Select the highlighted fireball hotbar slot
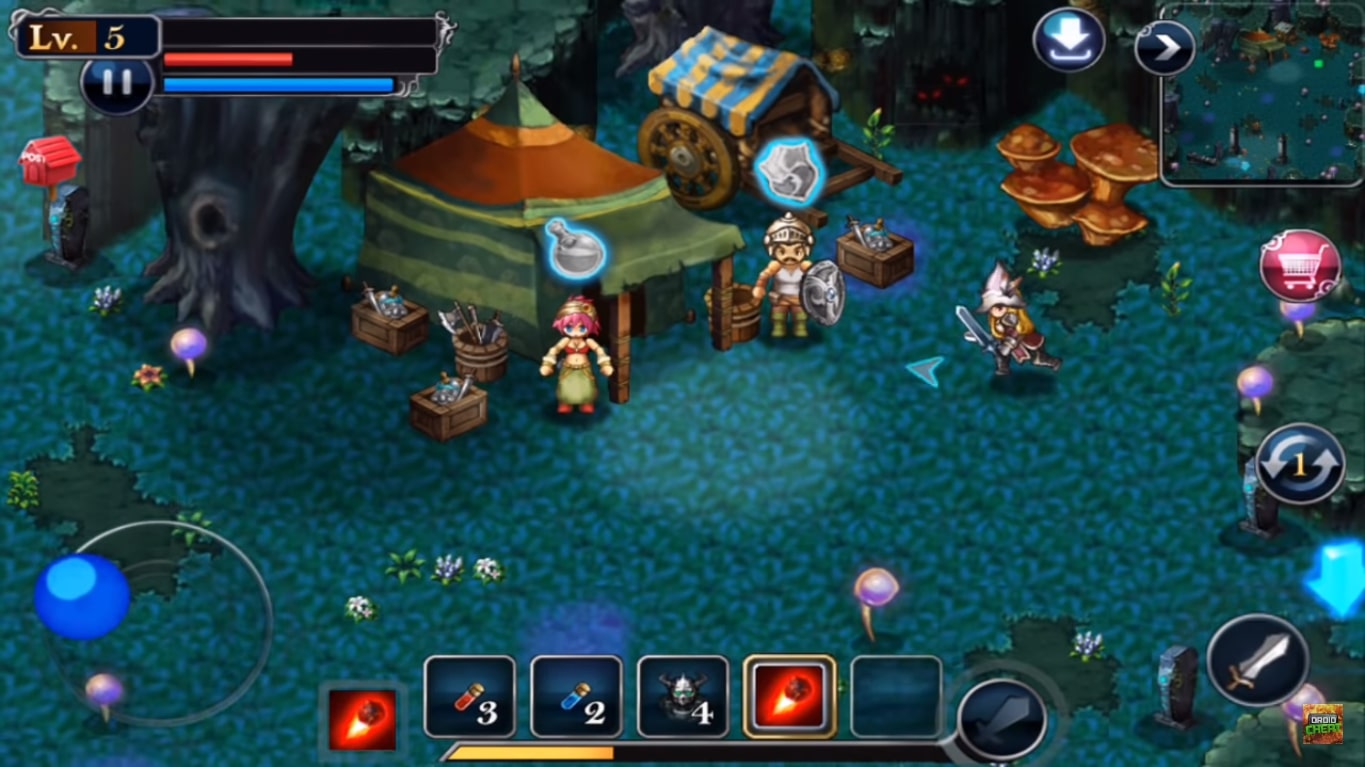The height and width of the screenshot is (767, 1365). point(789,697)
